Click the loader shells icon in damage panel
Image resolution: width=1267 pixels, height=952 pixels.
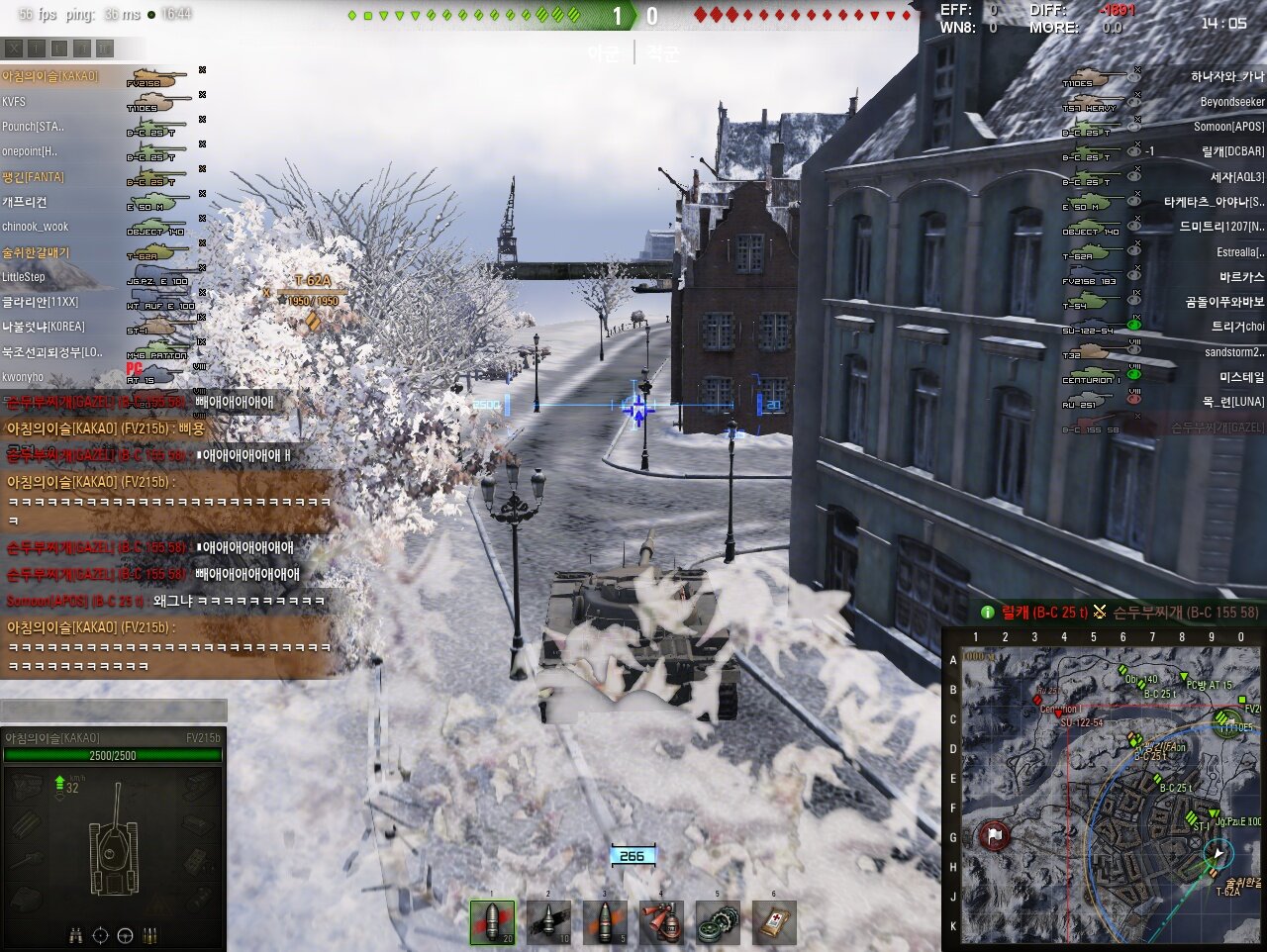tap(150, 935)
